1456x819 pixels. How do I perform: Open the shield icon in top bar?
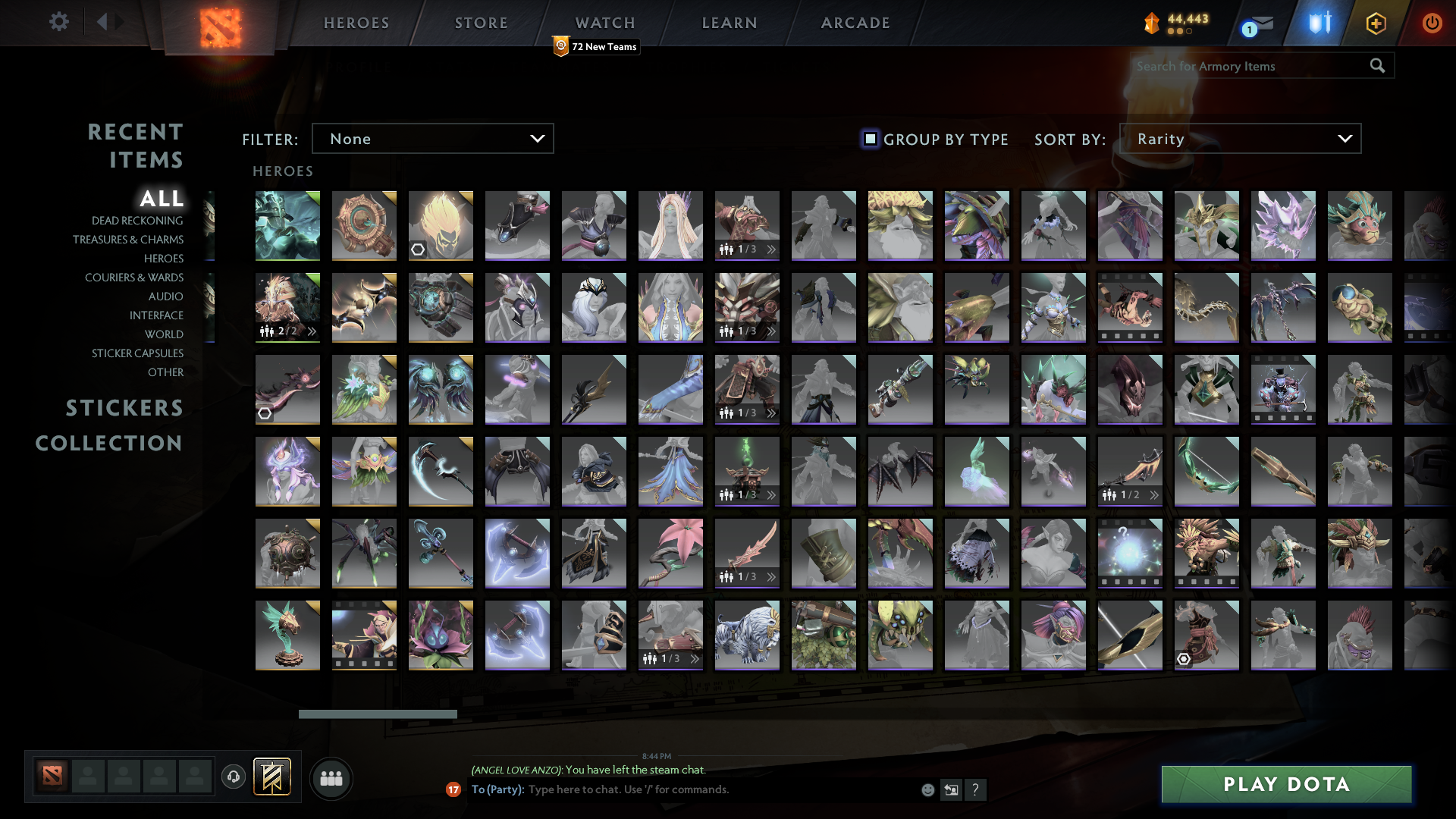(1317, 23)
